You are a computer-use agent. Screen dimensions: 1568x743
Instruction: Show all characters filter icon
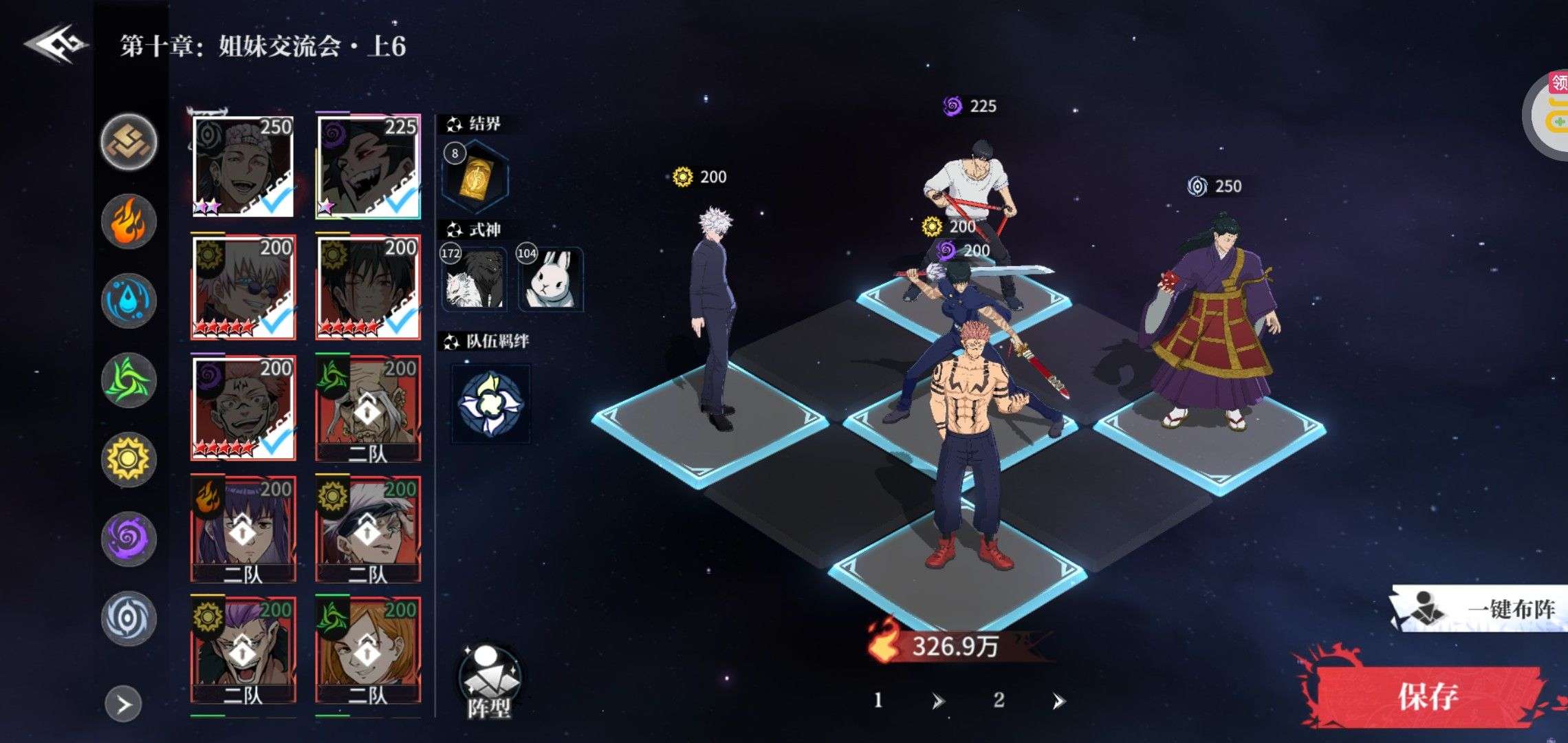tap(129, 142)
